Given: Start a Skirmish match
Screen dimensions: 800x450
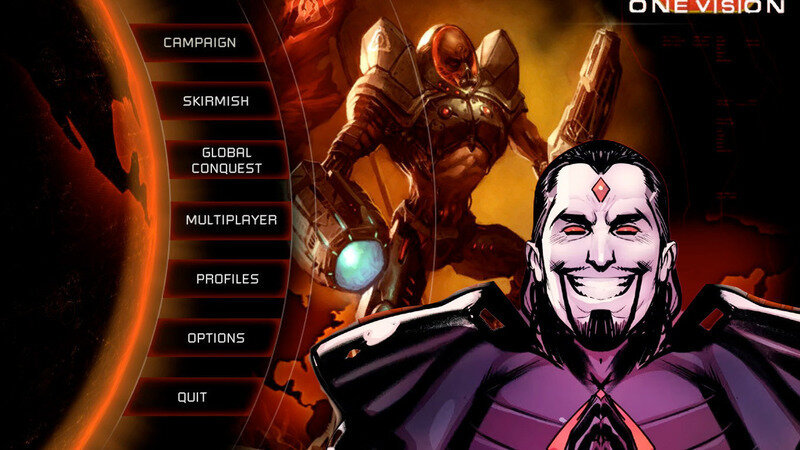Looking at the screenshot, I should point(215,101).
